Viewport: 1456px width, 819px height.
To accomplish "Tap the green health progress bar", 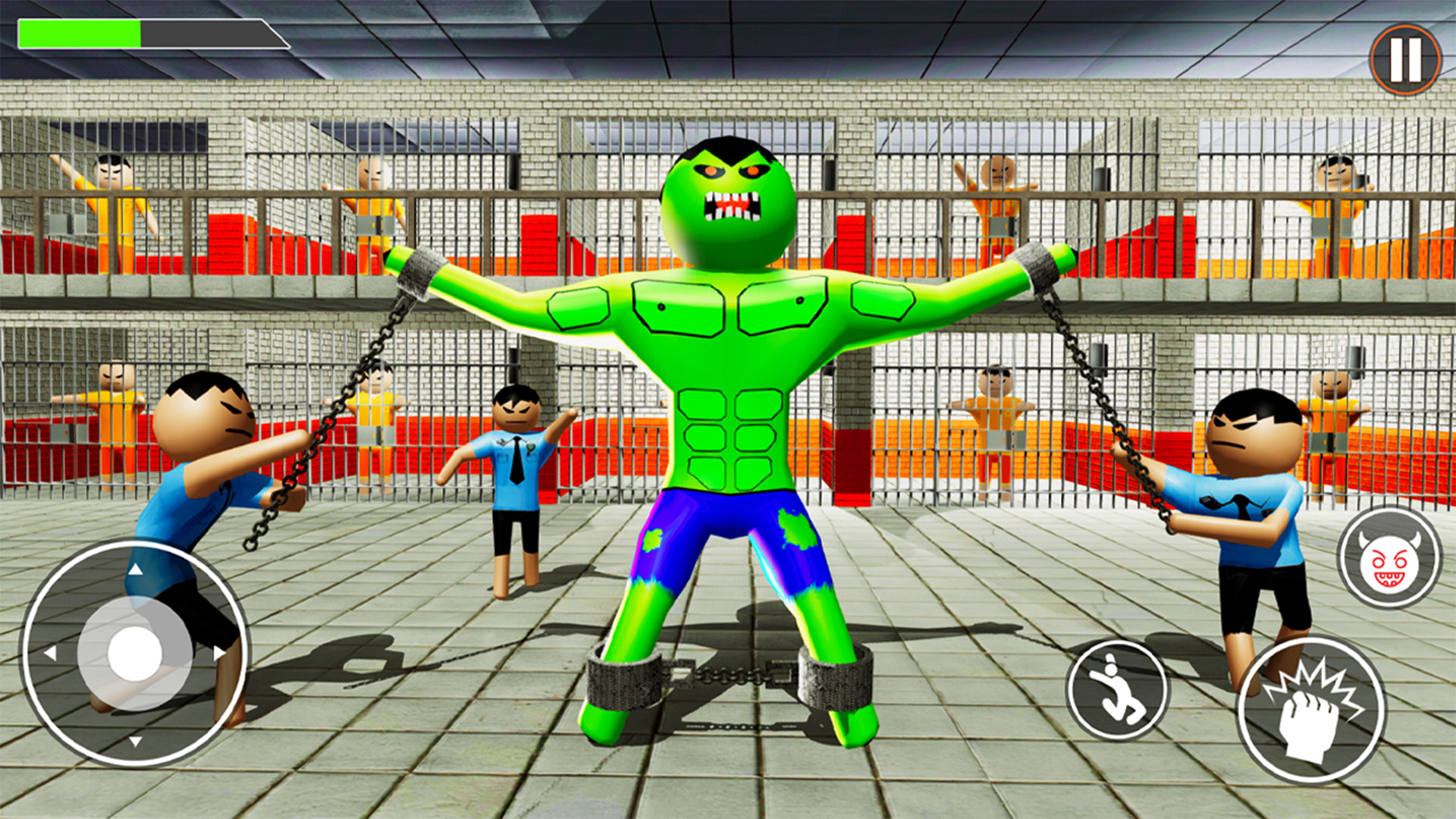I will click(80, 34).
